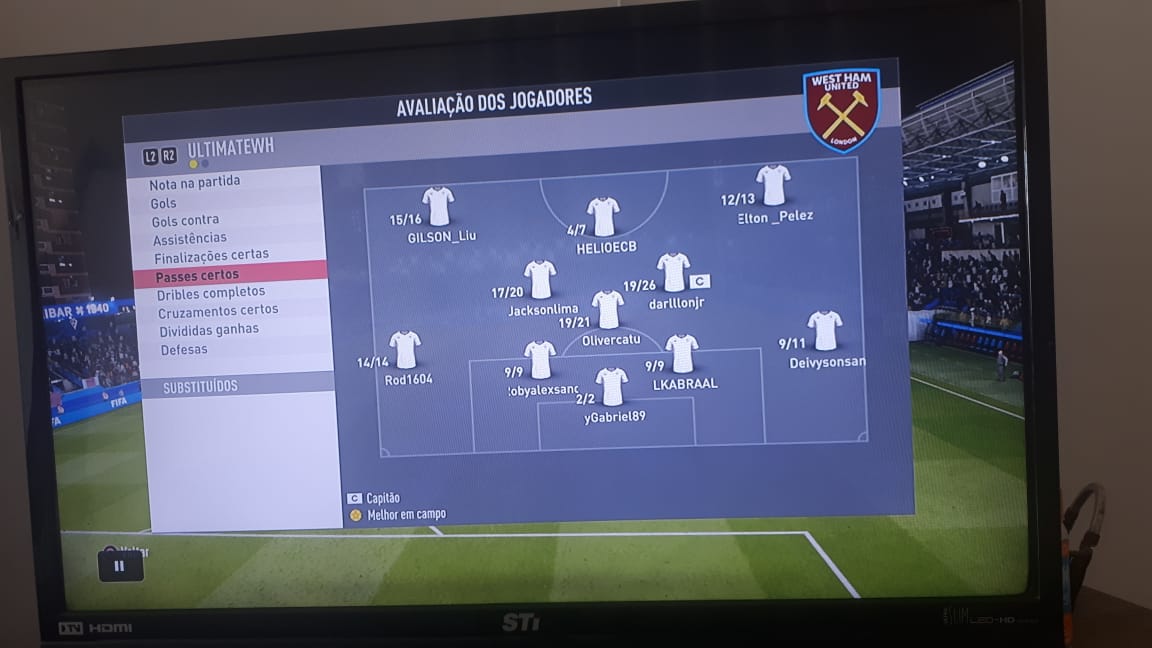Choose Cruzamentos certos from the list
This screenshot has height=648, width=1152.
pyautogui.click(x=218, y=311)
